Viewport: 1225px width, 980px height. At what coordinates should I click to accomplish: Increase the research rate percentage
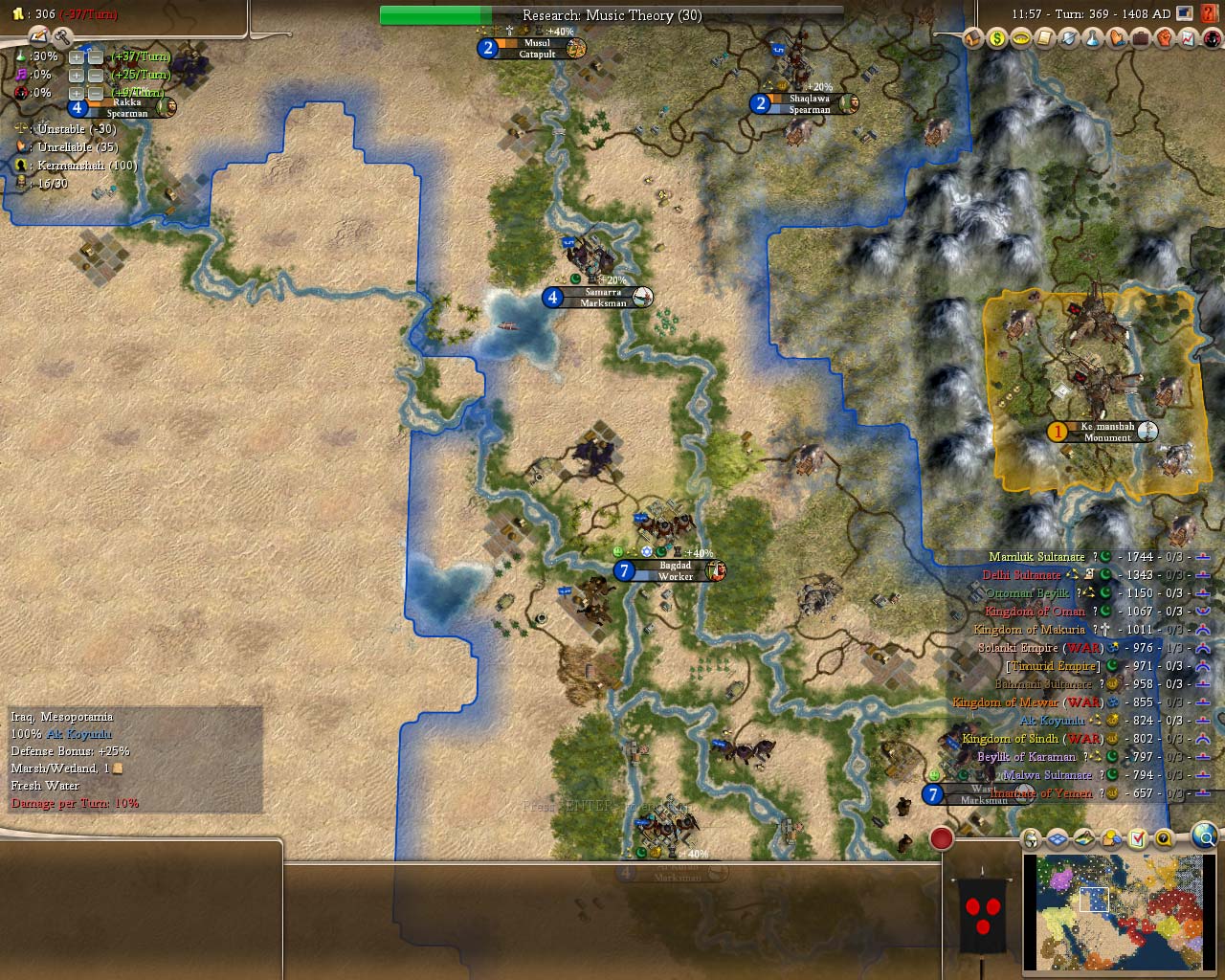click(76, 57)
